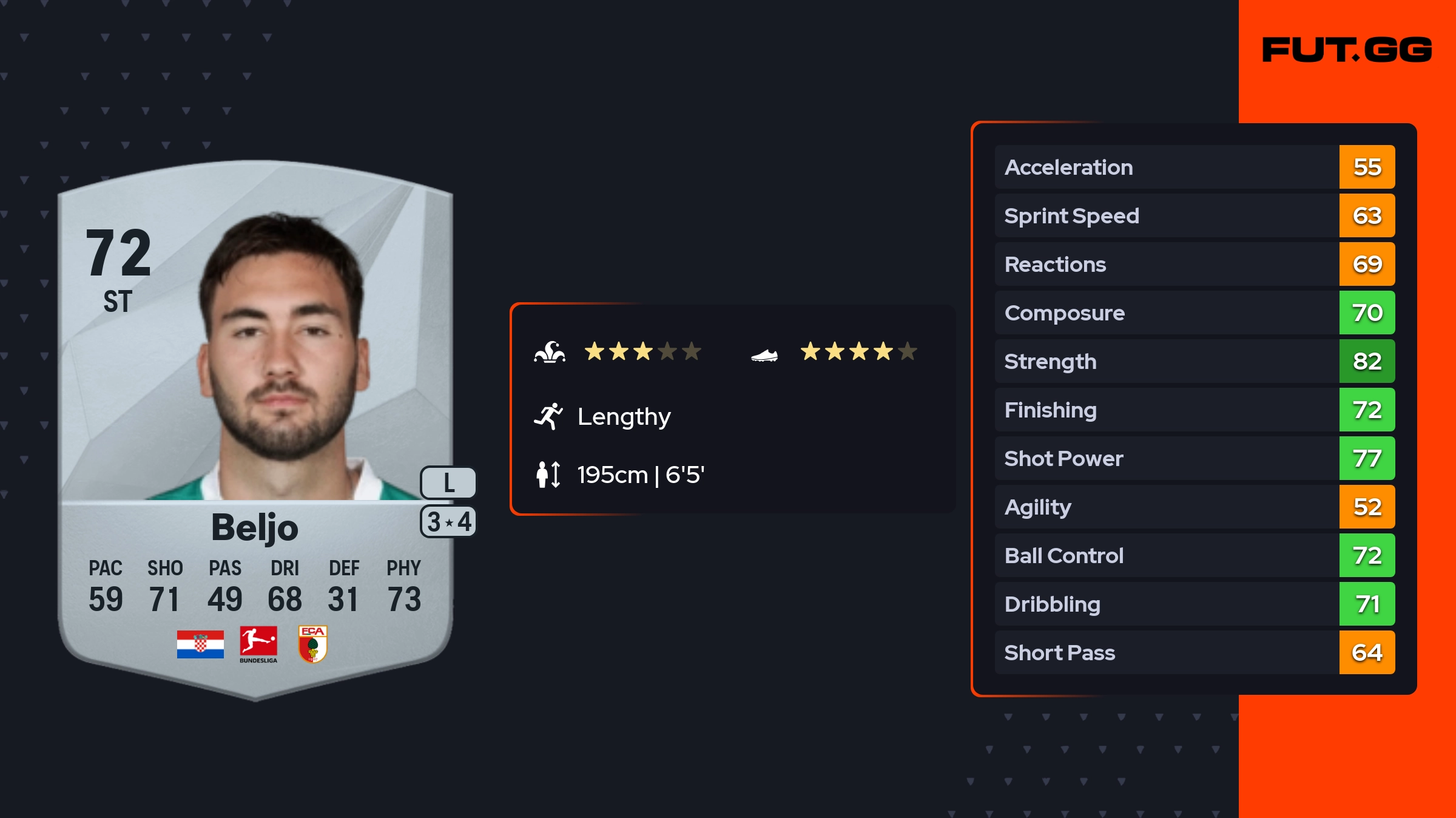1456x818 pixels.
Task: Click the Short Pass stat row
Action: [1194, 653]
